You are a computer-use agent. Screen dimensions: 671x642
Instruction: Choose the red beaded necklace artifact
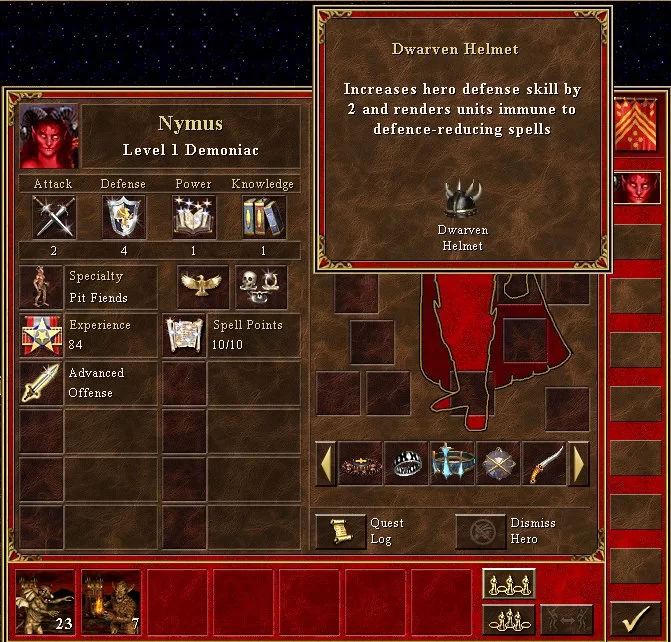tap(361, 464)
